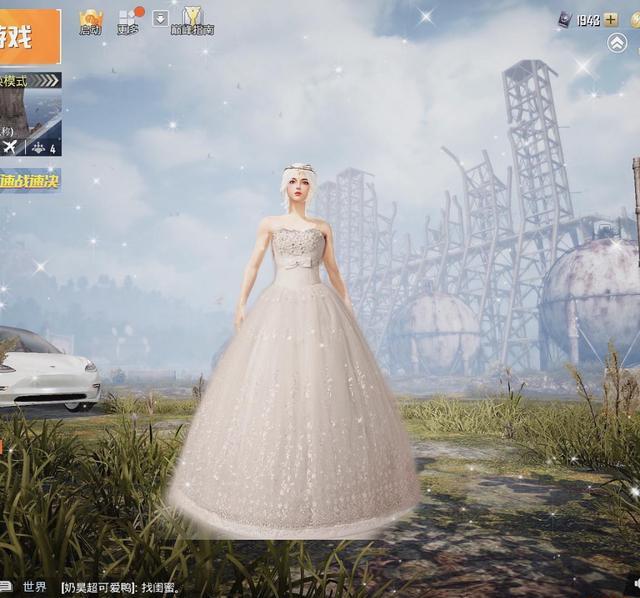The width and height of the screenshot is (640, 598).
Task: Add currency with the plus button
Action: [x=610, y=19]
